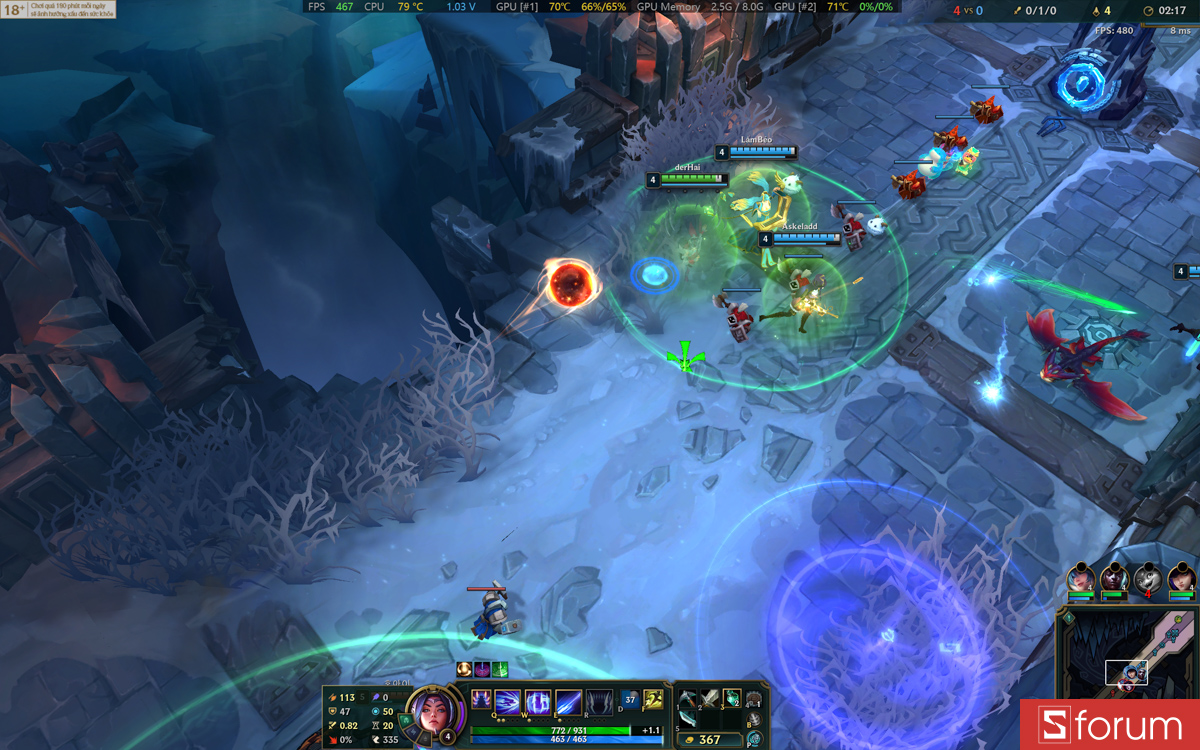This screenshot has height=750, width=1200.
Task: Select the R ultimate ability icon
Action: click(599, 702)
